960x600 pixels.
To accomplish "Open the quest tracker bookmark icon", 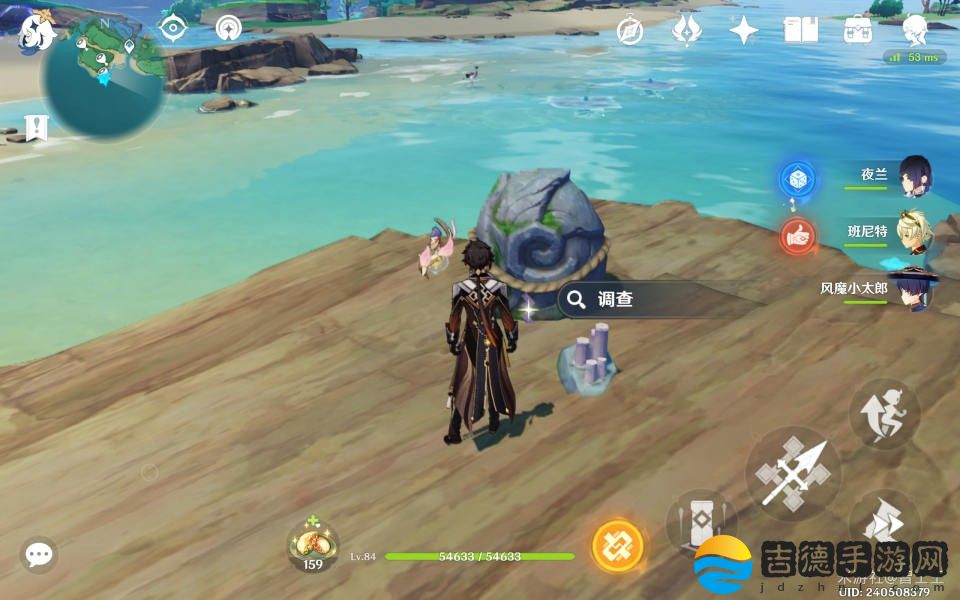I will (37, 128).
